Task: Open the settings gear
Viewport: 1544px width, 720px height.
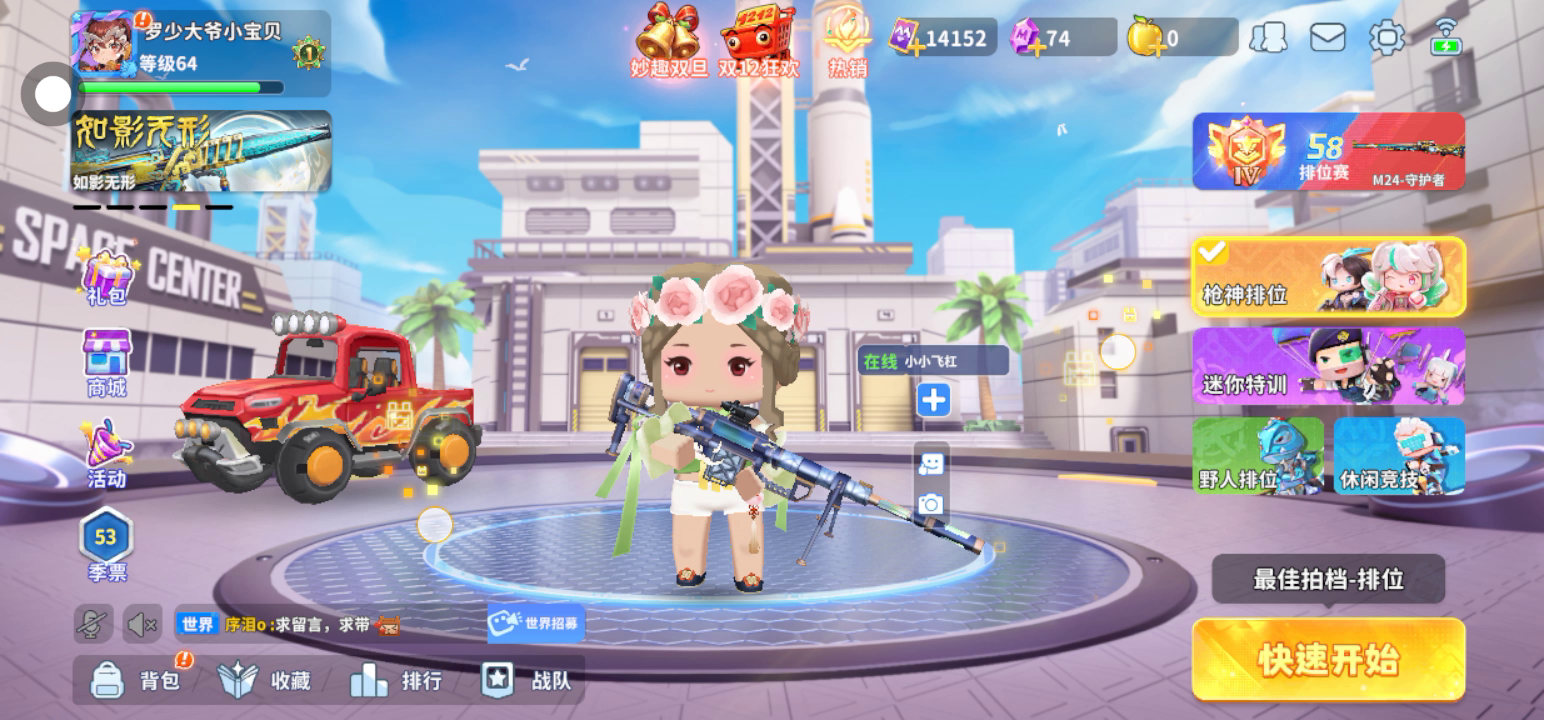Action: point(1386,38)
